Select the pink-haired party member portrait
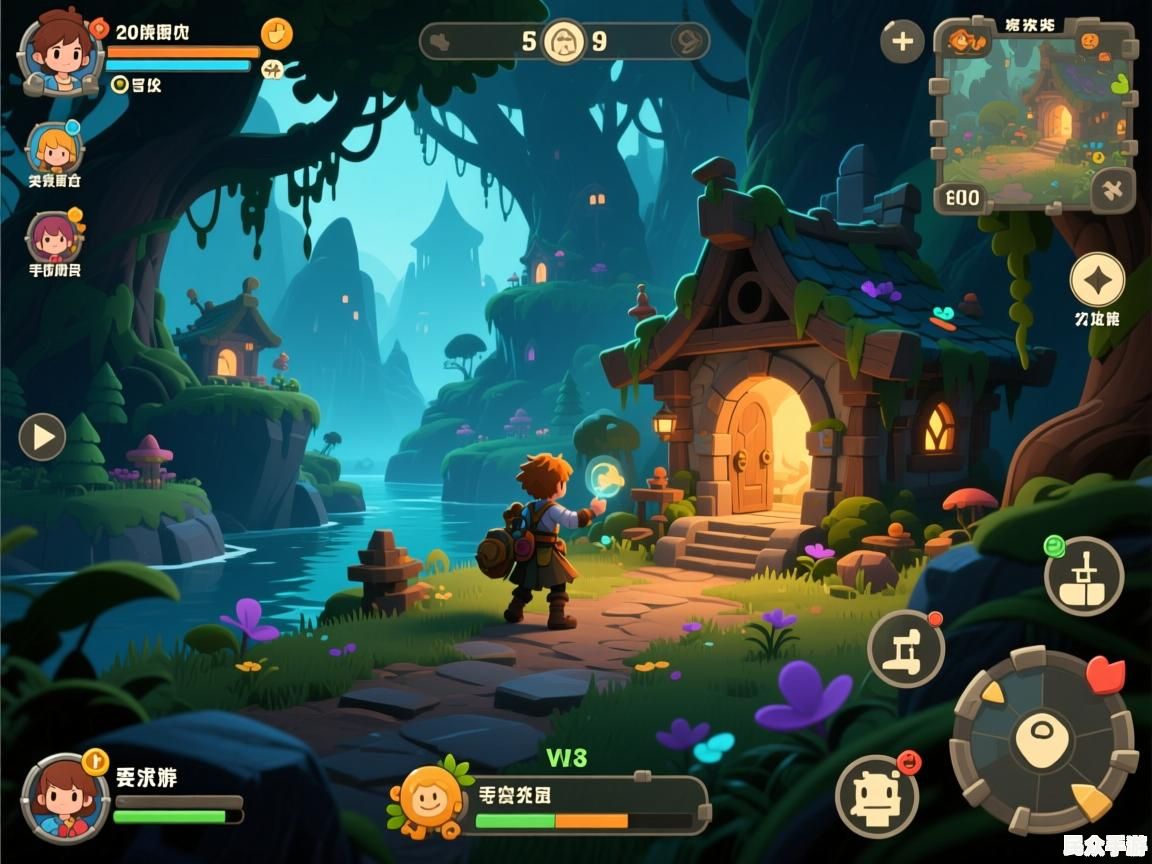This screenshot has width=1152, height=864. pyautogui.click(x=52, y=237)
